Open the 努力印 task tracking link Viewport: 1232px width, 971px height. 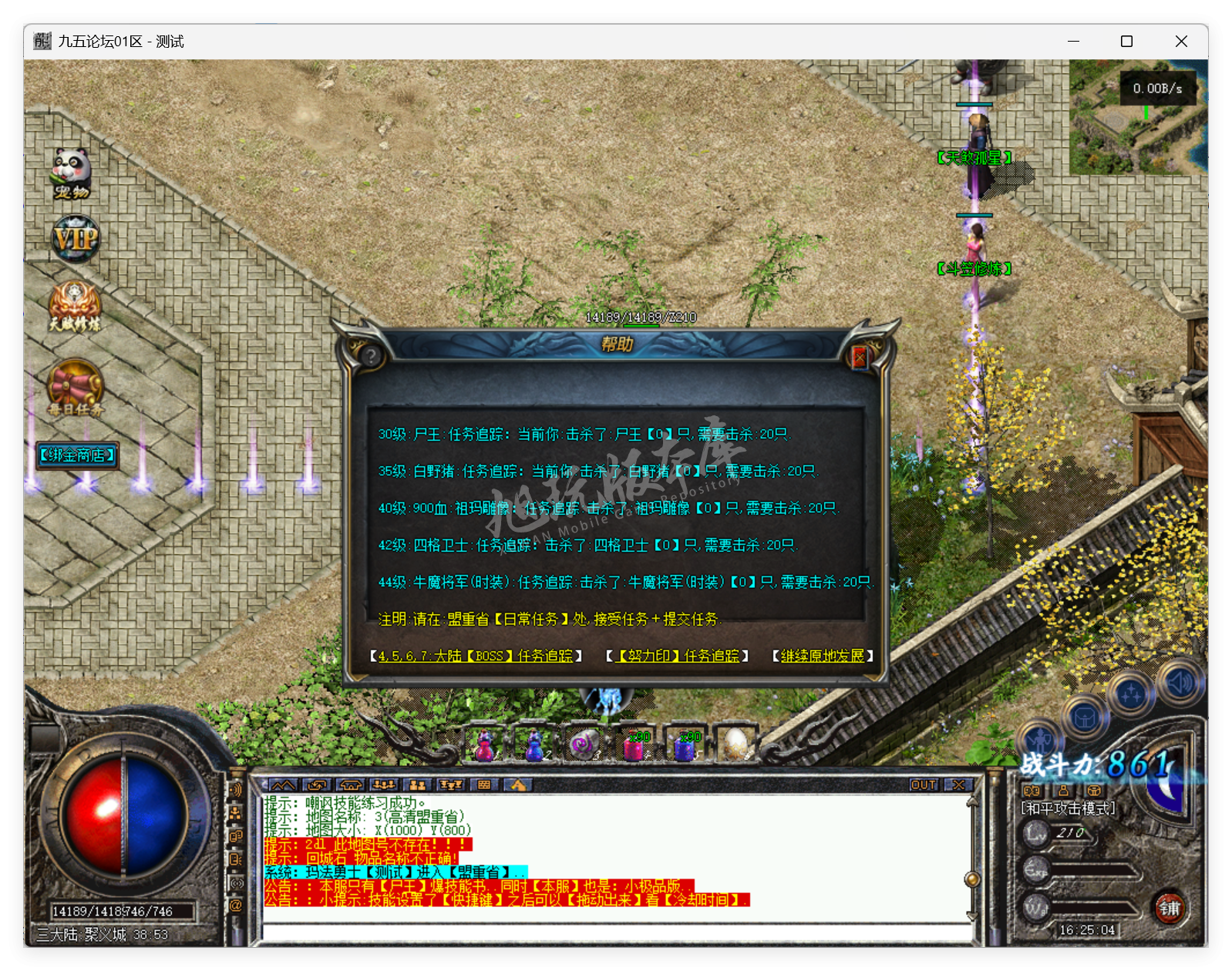(x=674, y=657)
